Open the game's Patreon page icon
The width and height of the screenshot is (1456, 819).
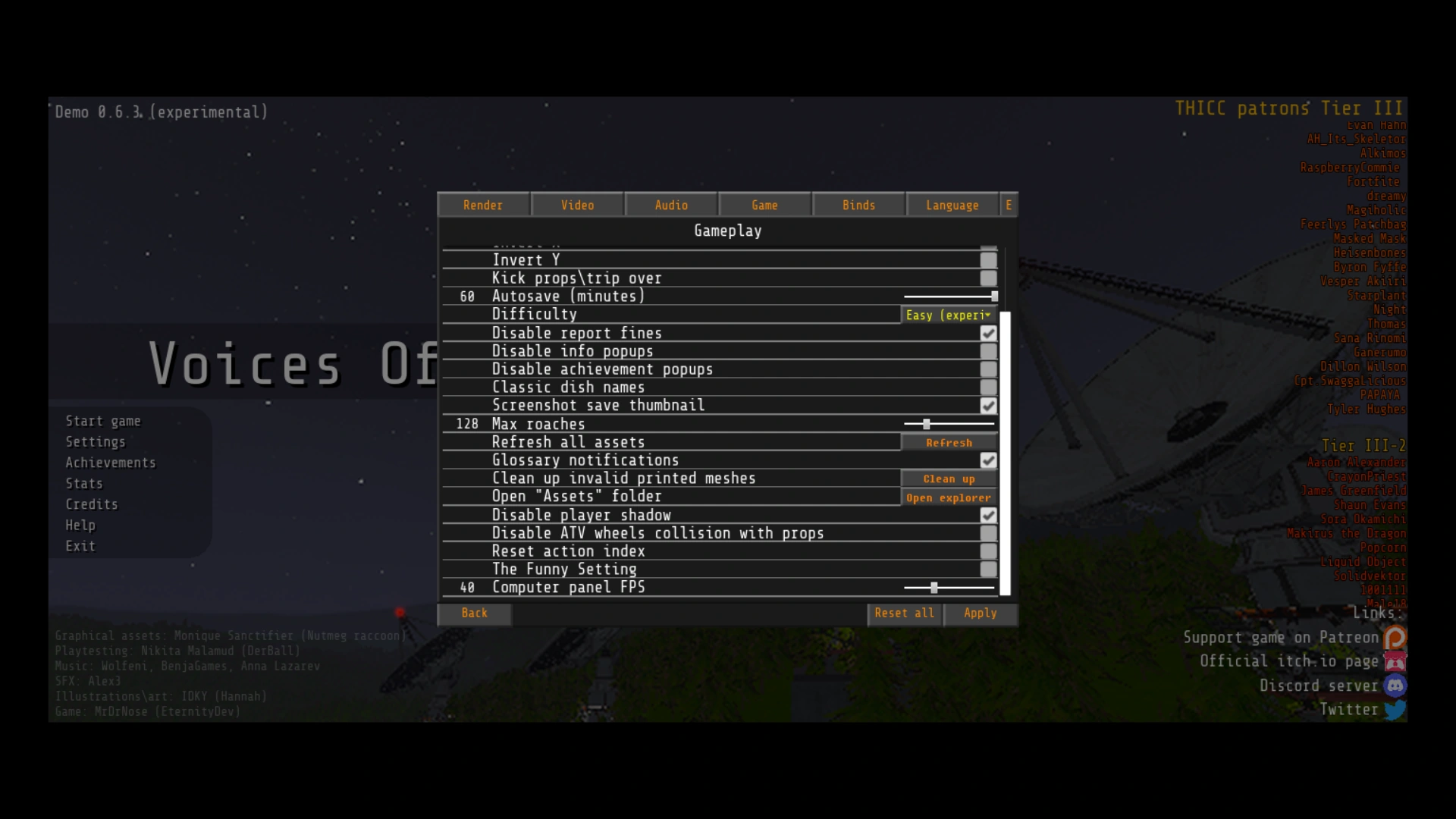(1396, 638)
